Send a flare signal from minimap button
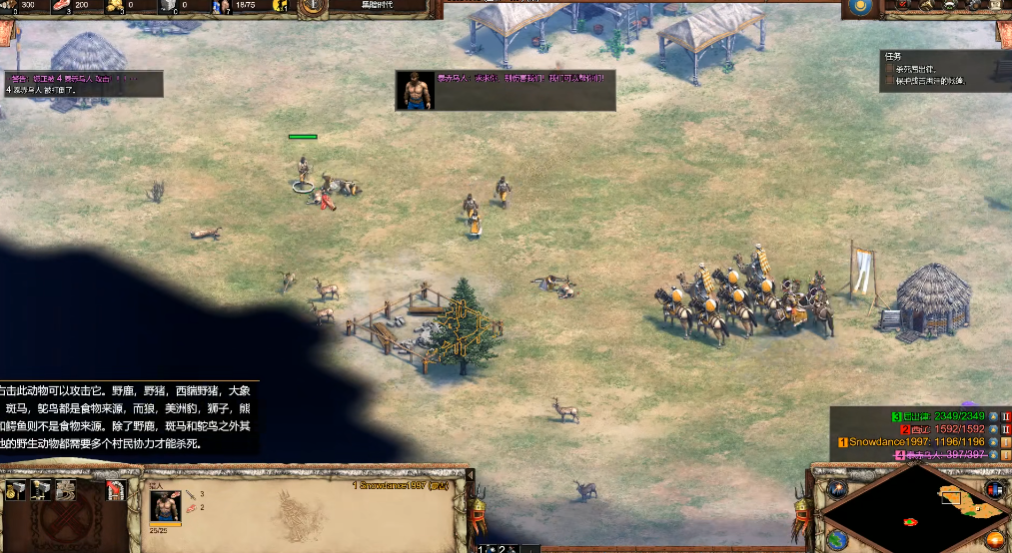Viewport: 1012px width, 553px height. (x=837, y=489)
